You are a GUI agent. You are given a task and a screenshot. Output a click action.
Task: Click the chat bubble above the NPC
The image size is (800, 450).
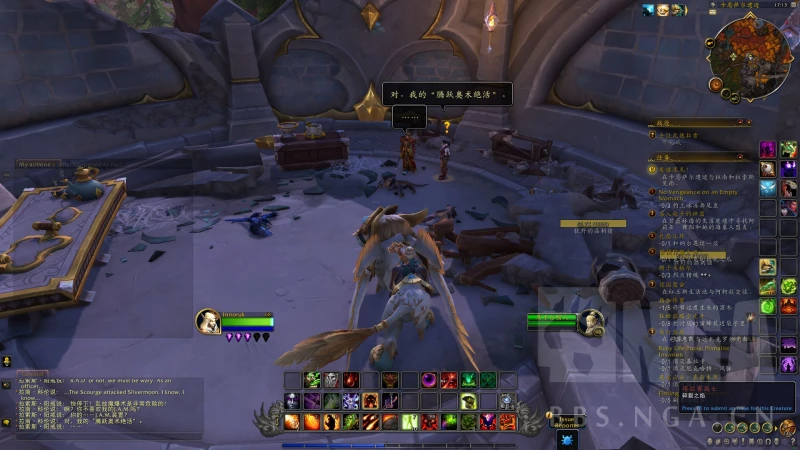(x=408, y=119)
